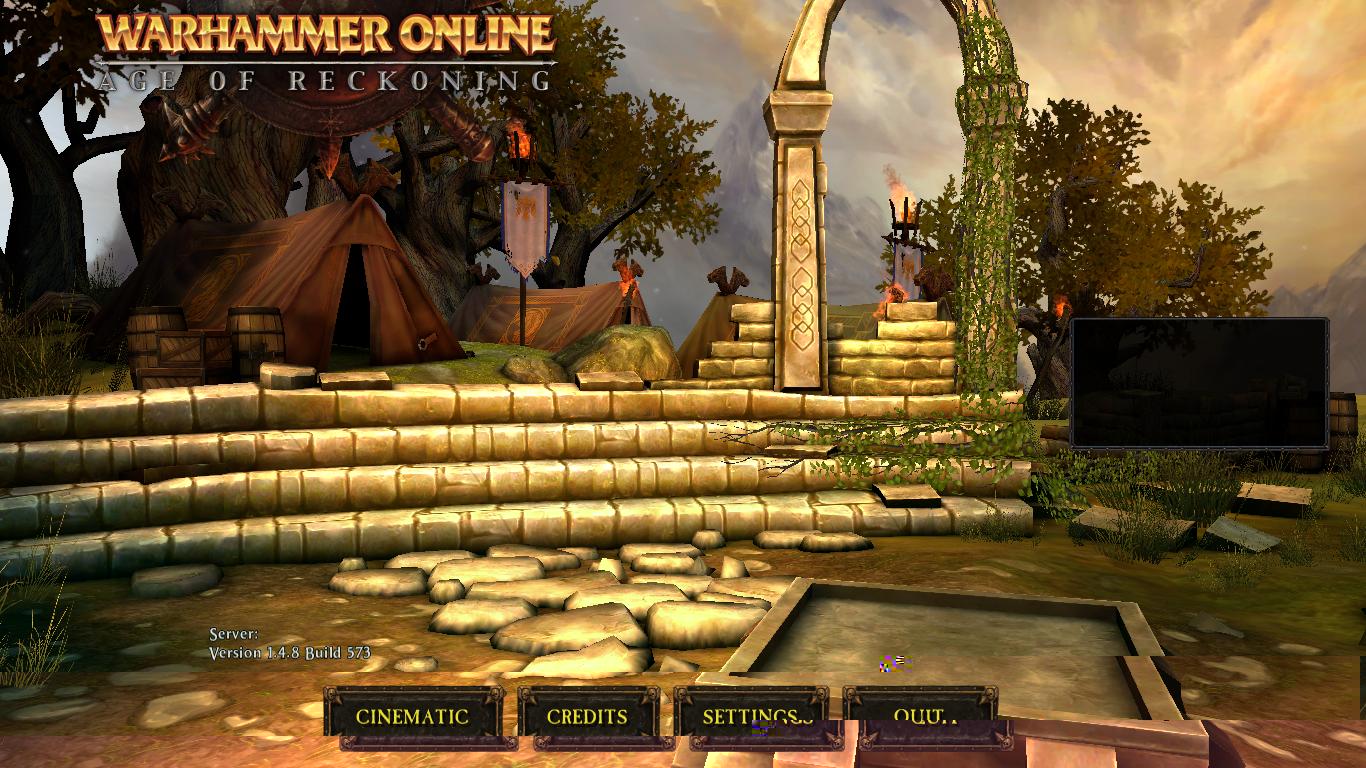Play the Cinematic intro
This screenshot has width=1366, height=768.
[x=412, y=716]
